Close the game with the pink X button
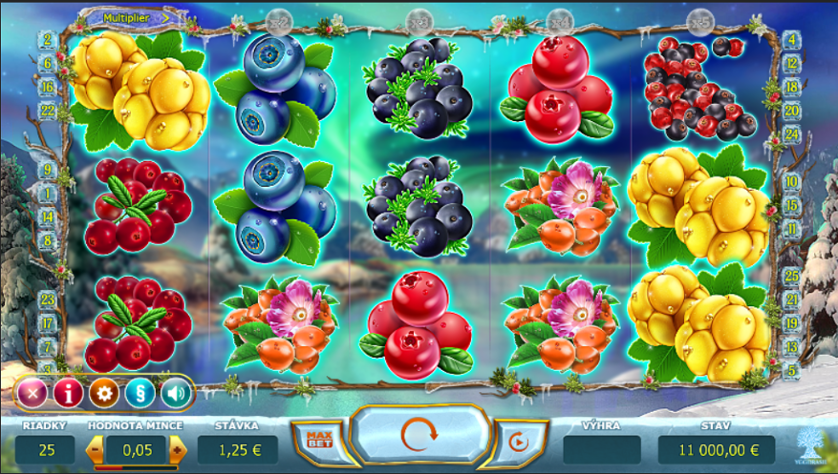Image resolution: width=838 pixels, height=474 pixels. point(32,393)
